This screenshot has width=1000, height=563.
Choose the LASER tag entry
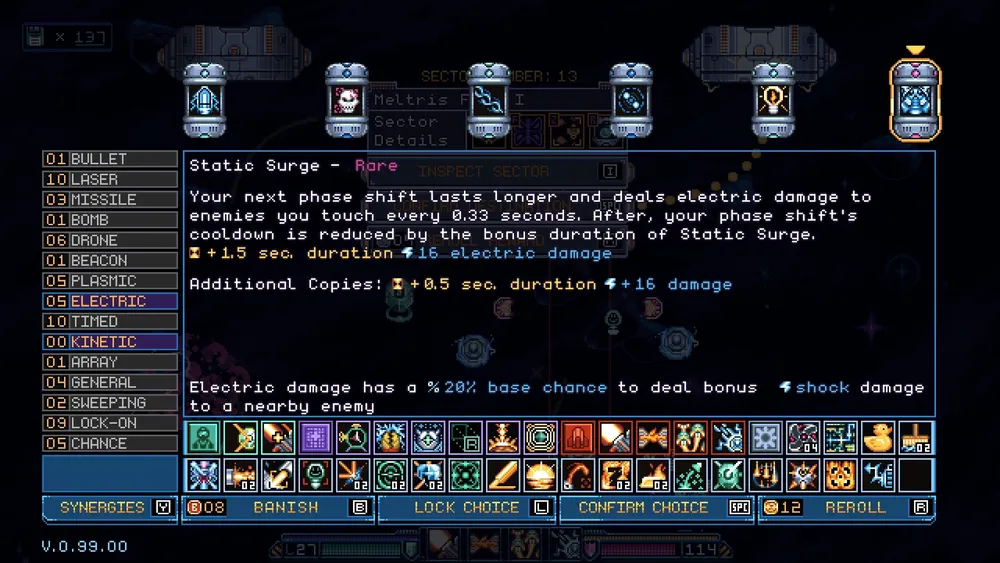coord(110,179)
